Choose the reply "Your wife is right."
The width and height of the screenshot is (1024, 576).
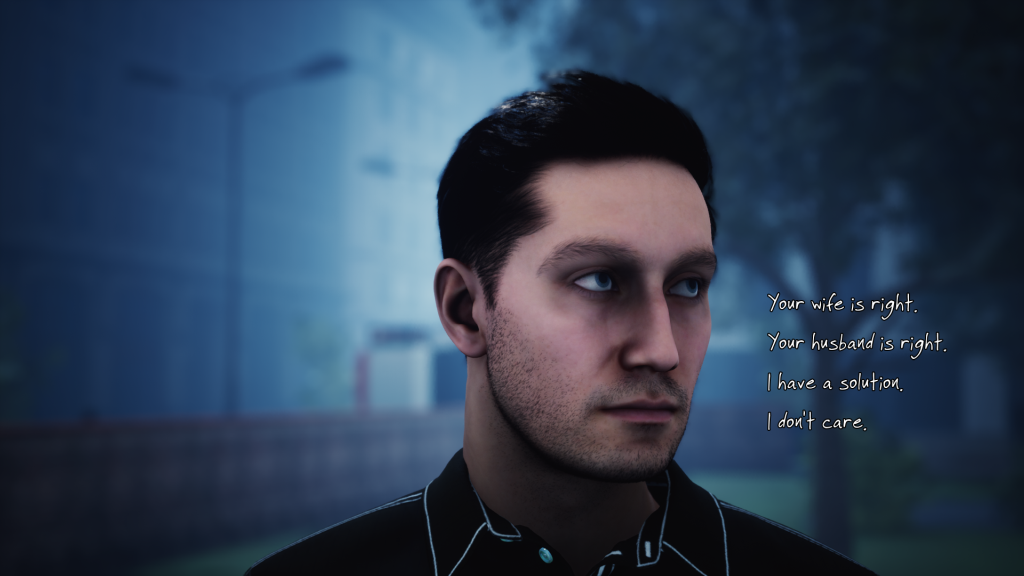[841, 302]
